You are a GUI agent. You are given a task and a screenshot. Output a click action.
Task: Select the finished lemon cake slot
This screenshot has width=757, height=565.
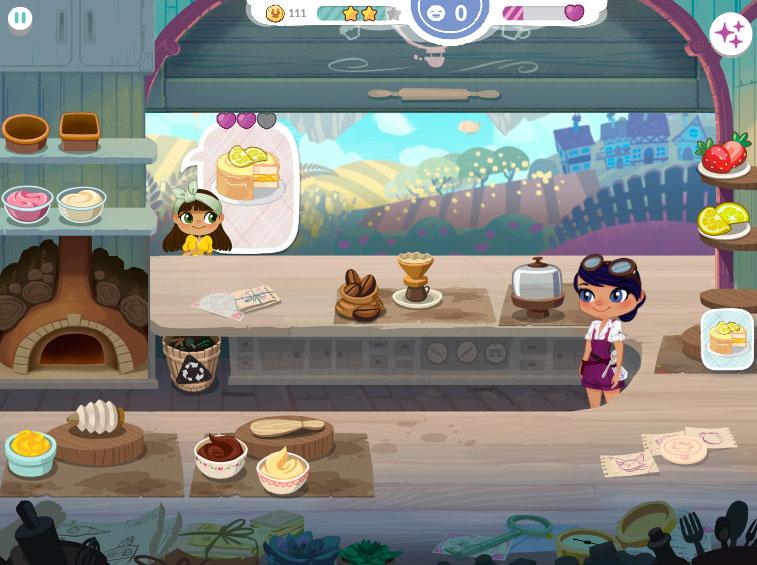click(x=727, y=340)
